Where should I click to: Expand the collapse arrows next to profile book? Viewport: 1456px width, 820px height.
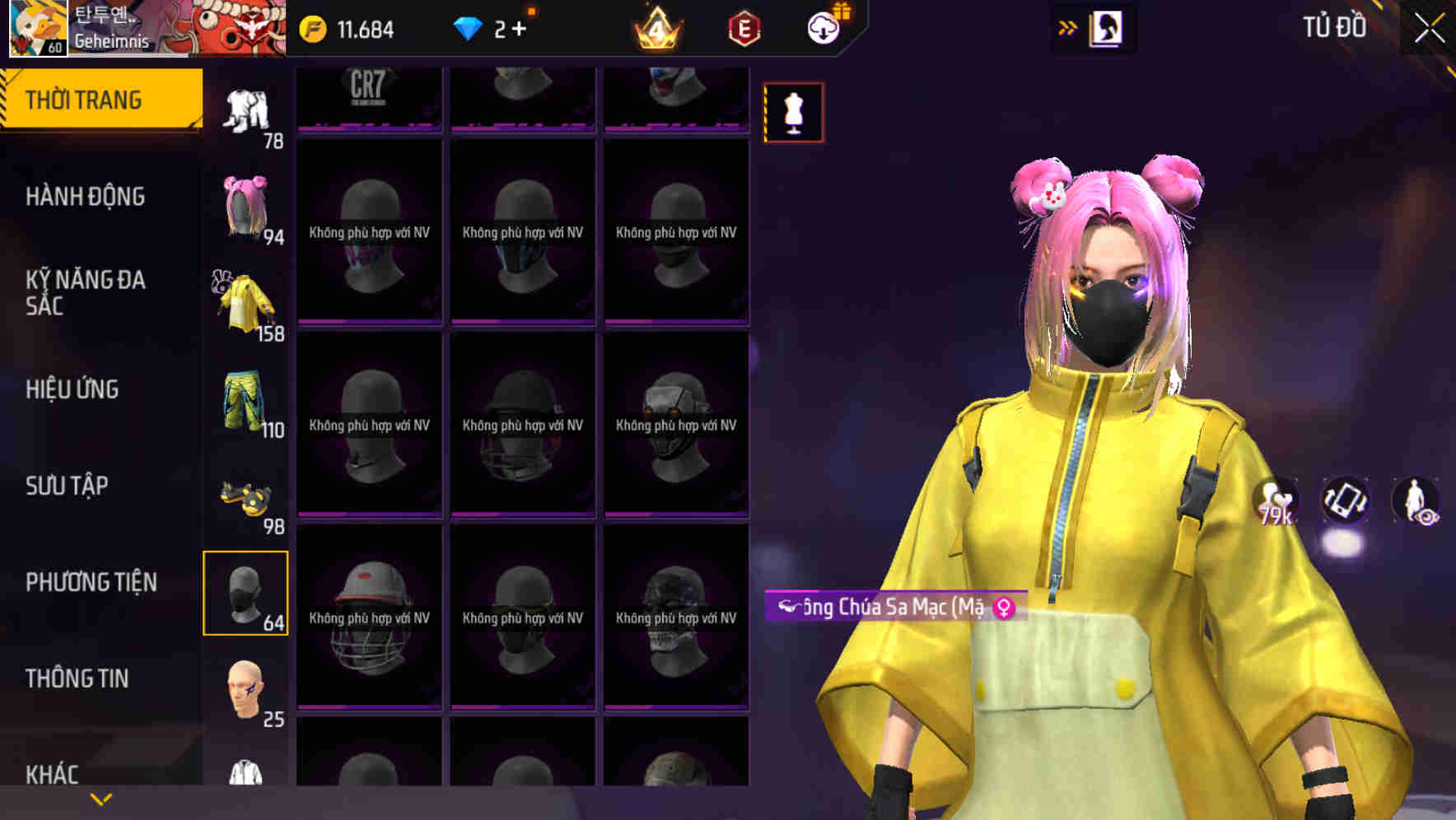1068,27
